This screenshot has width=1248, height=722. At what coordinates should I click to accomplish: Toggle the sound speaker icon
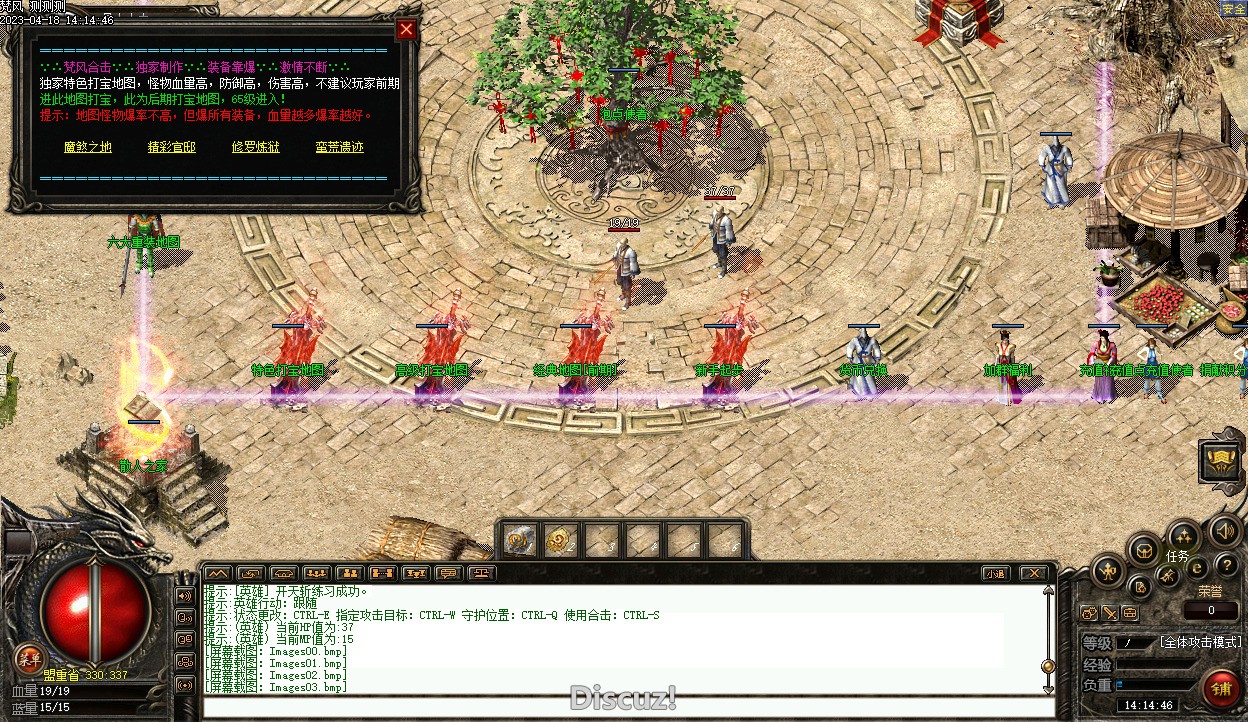coord(1224,529)
